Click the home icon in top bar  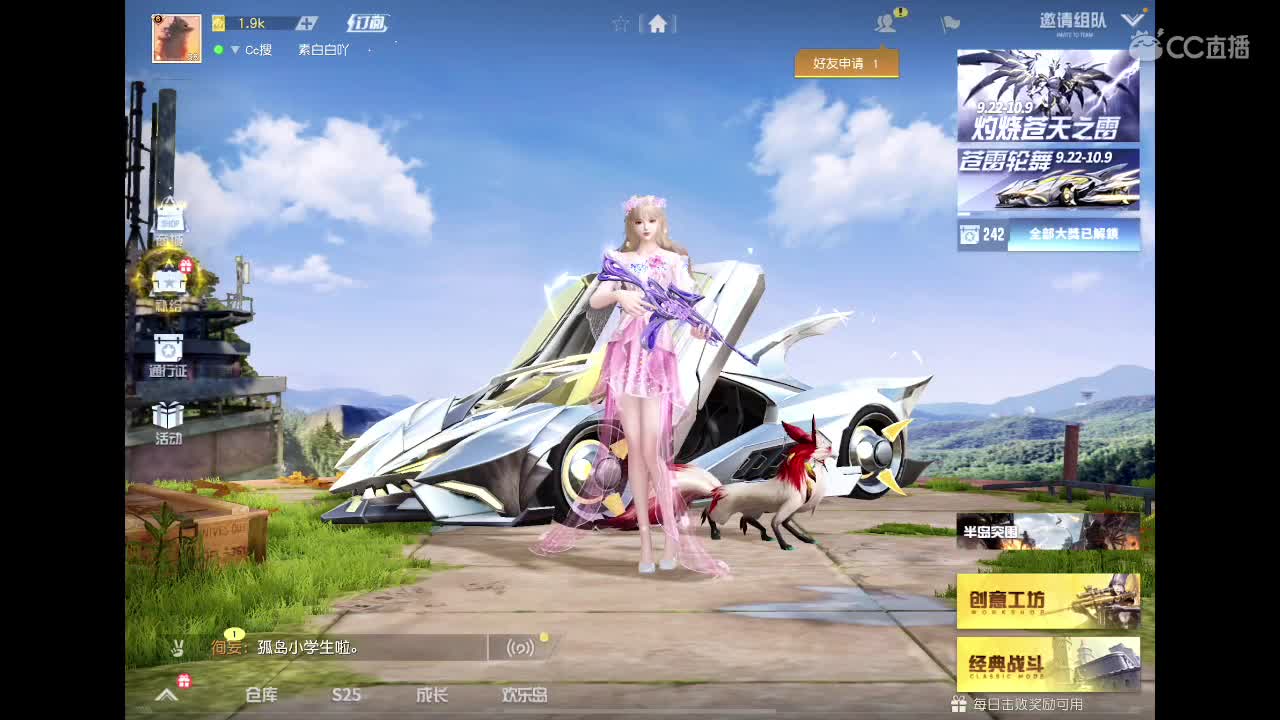658,22
